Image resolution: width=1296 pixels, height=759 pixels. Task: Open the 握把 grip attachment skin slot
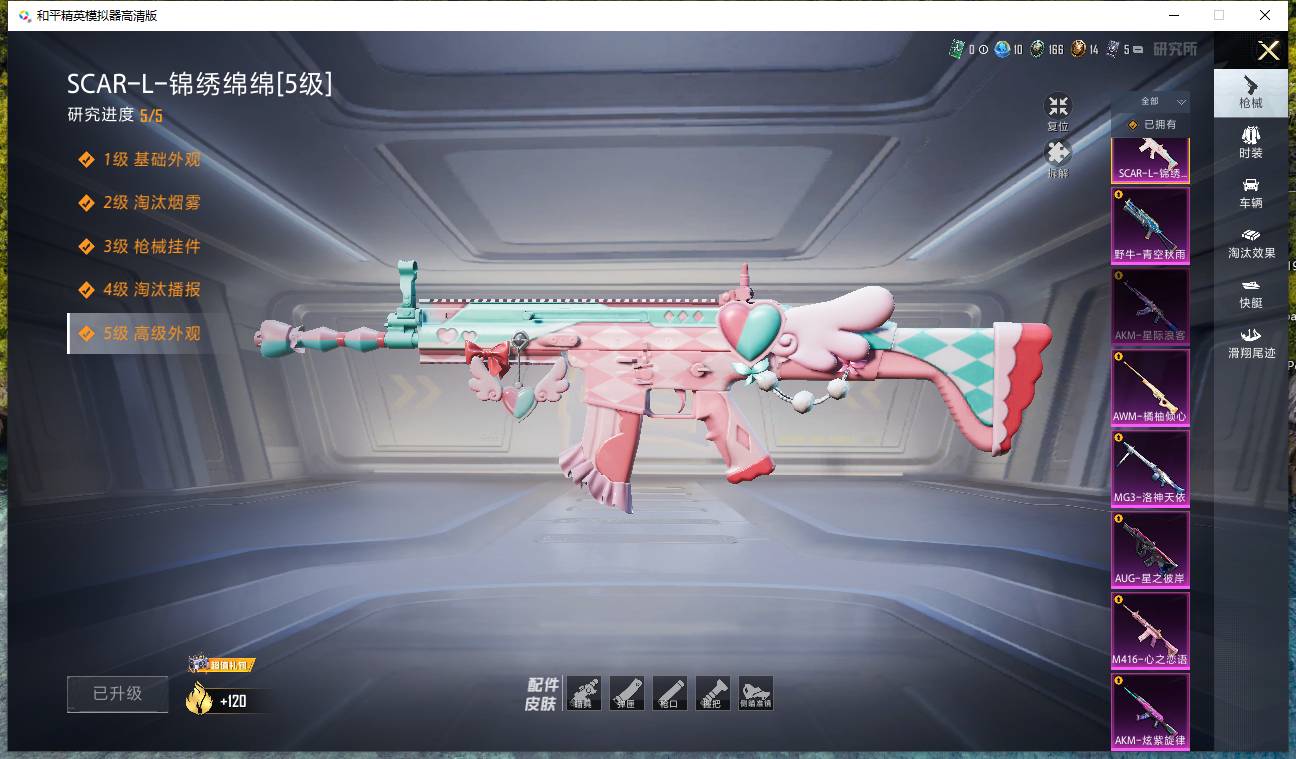(x=712, y=693)
